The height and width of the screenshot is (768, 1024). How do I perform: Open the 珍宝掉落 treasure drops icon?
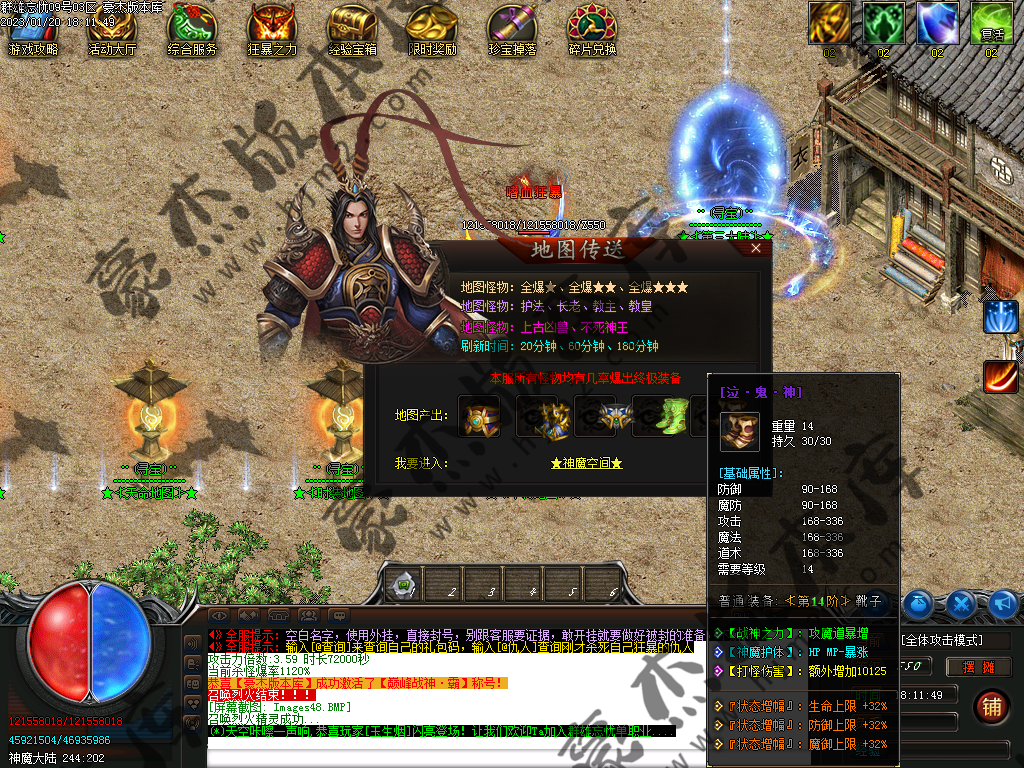point(512,30)
